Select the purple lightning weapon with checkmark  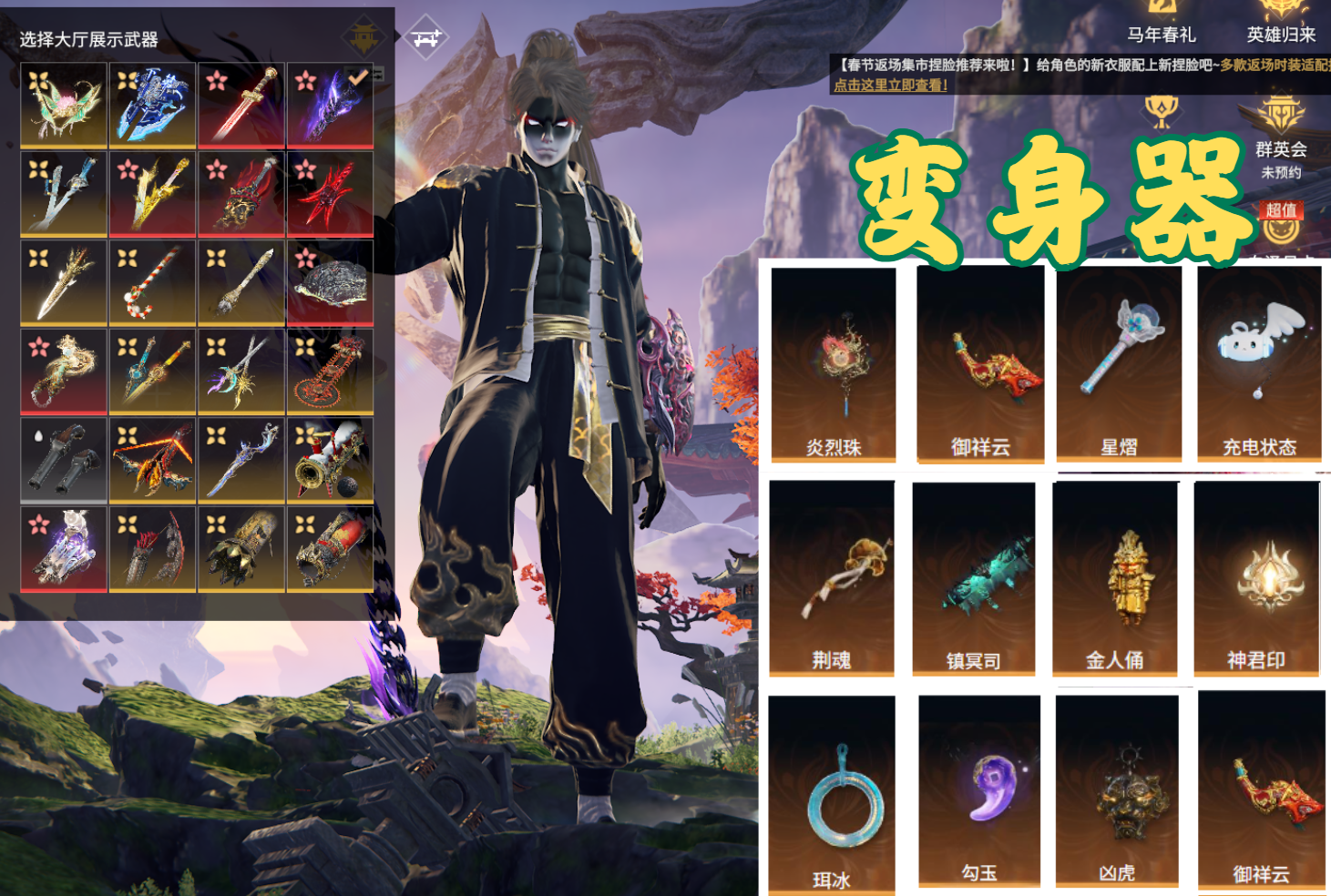click(x=330, y=105)
